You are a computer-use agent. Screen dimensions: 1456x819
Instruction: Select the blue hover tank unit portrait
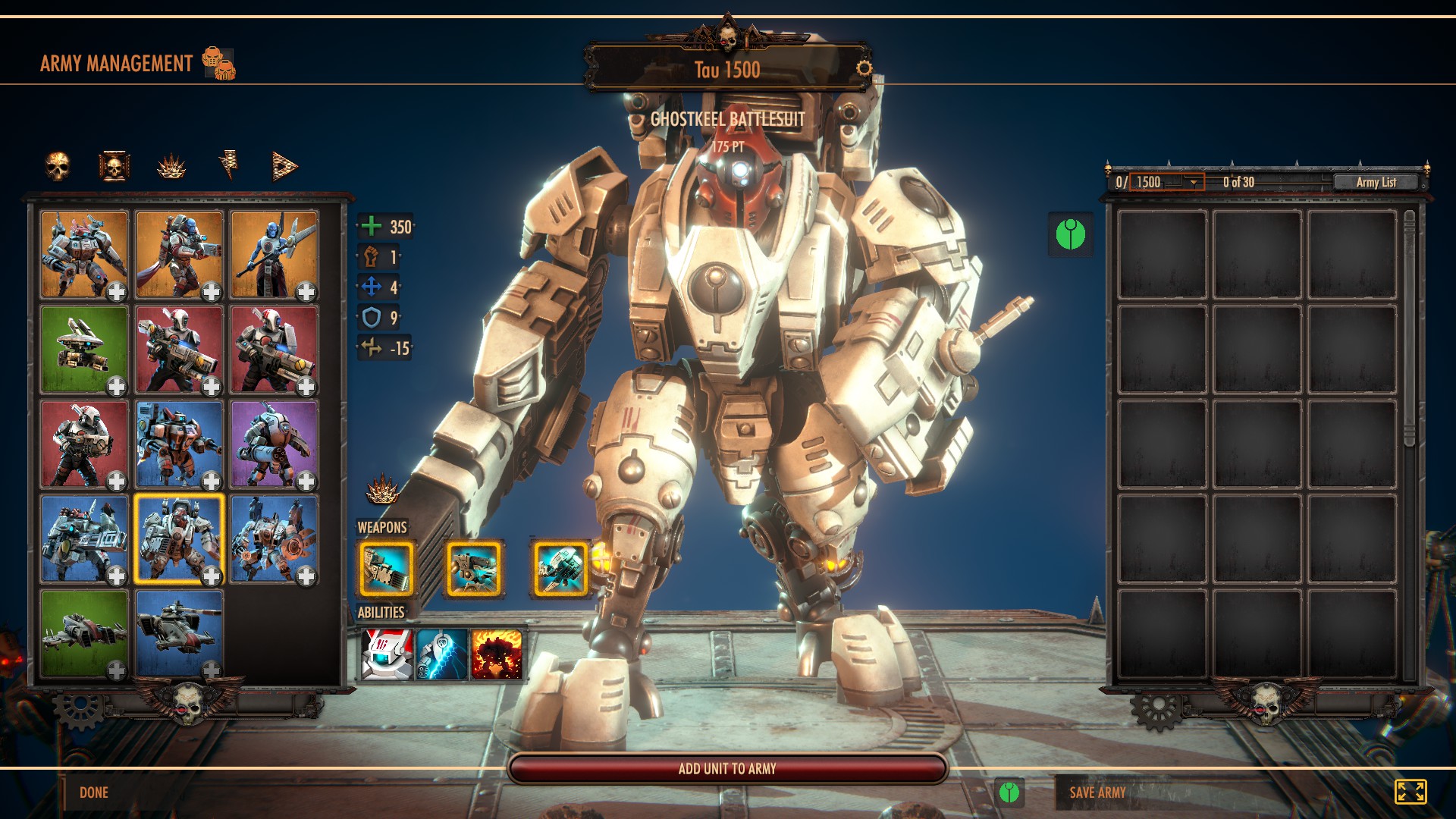pos(179,633)
